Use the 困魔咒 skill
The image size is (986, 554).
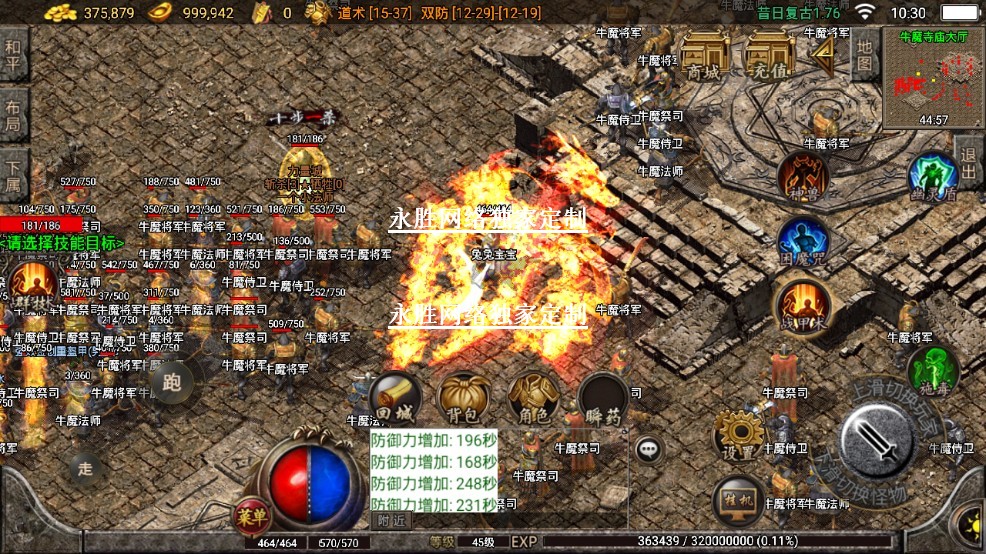click(x=802, y=241)
